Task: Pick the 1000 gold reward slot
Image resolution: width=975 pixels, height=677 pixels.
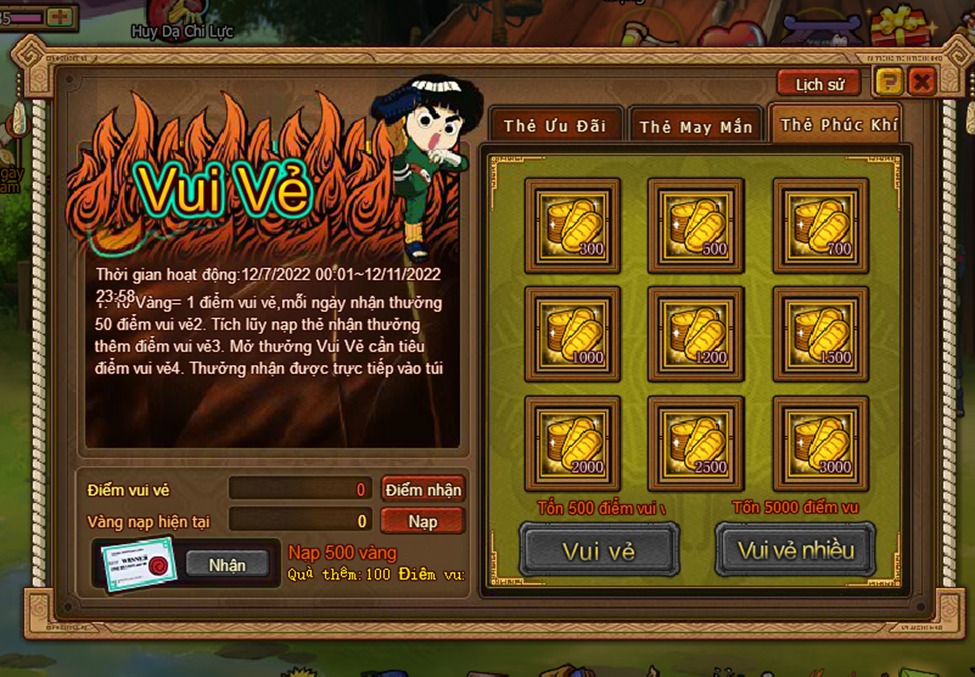Action: pos(572,335)
